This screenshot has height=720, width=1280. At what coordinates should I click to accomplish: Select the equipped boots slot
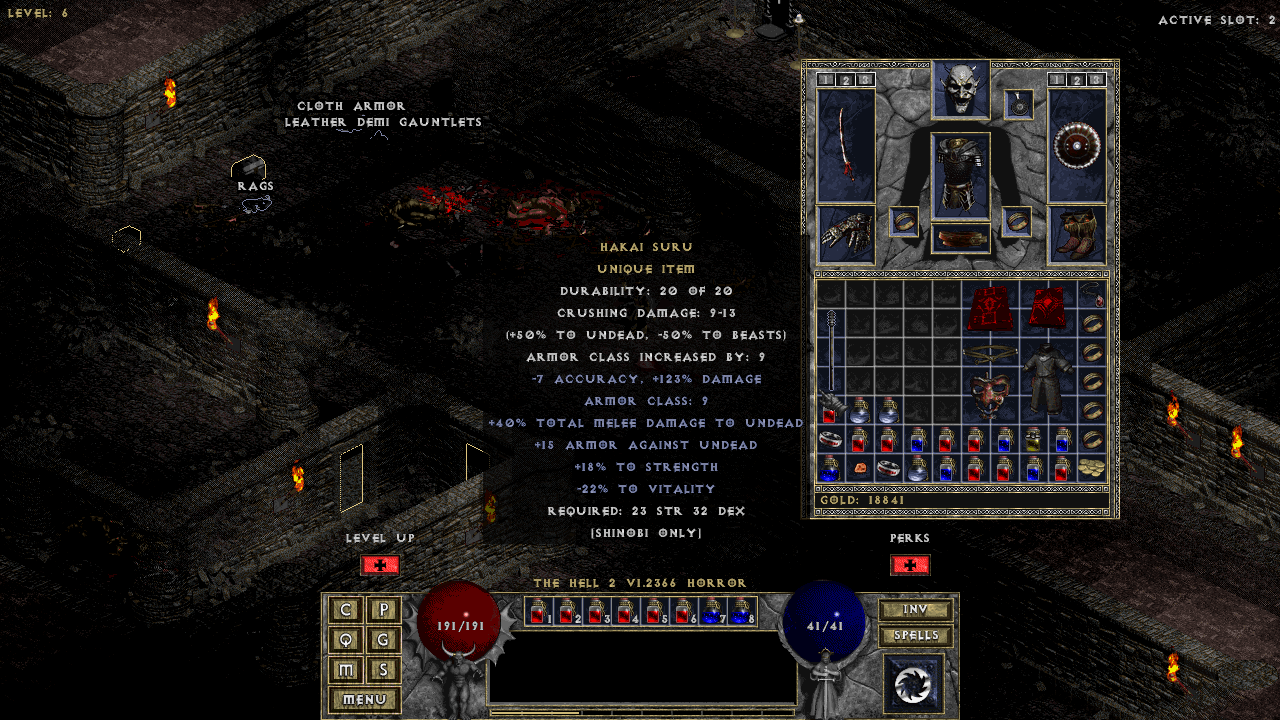pyautogui.click(x=1077, y=234)
